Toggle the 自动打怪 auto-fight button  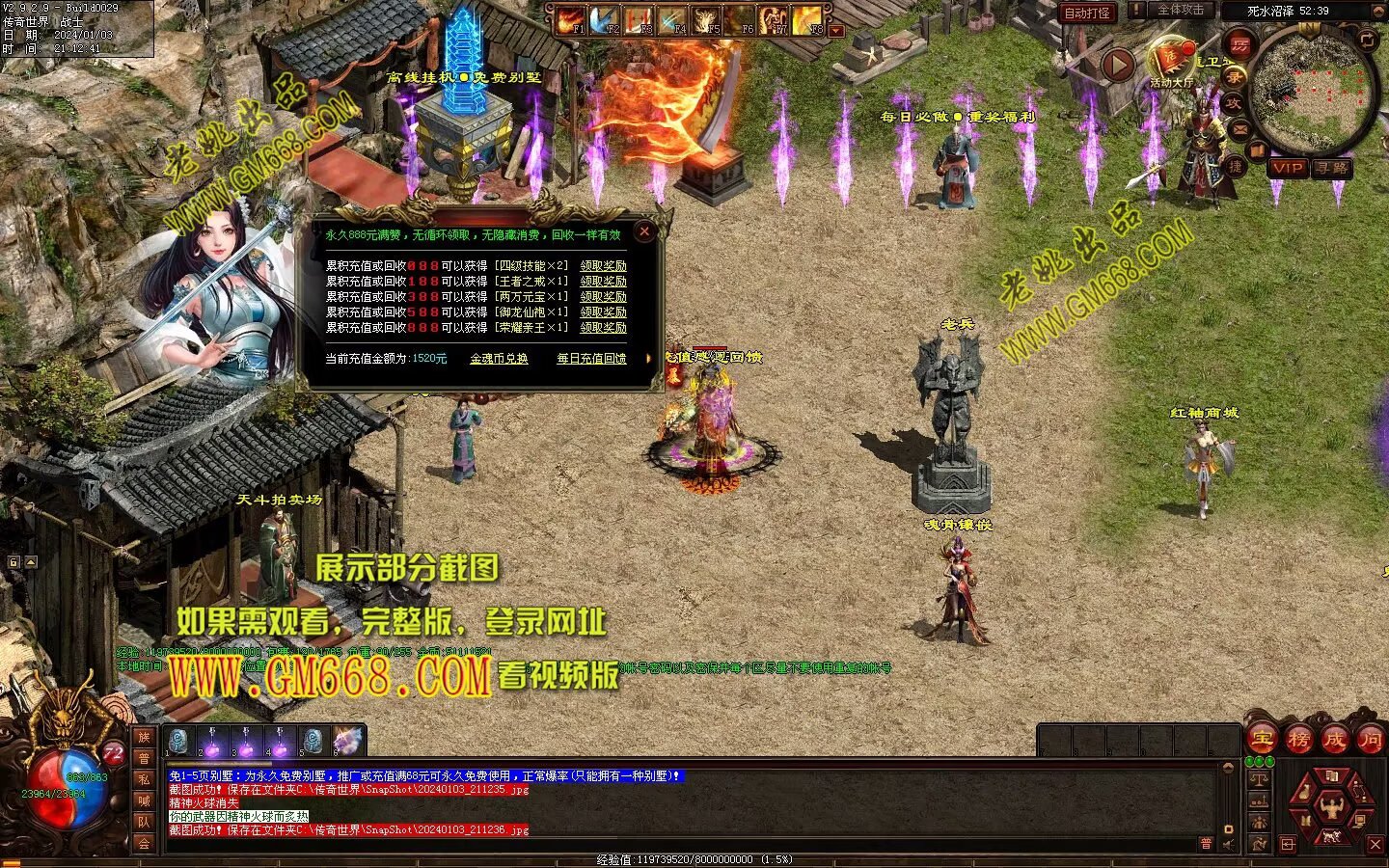point(1086,13)
